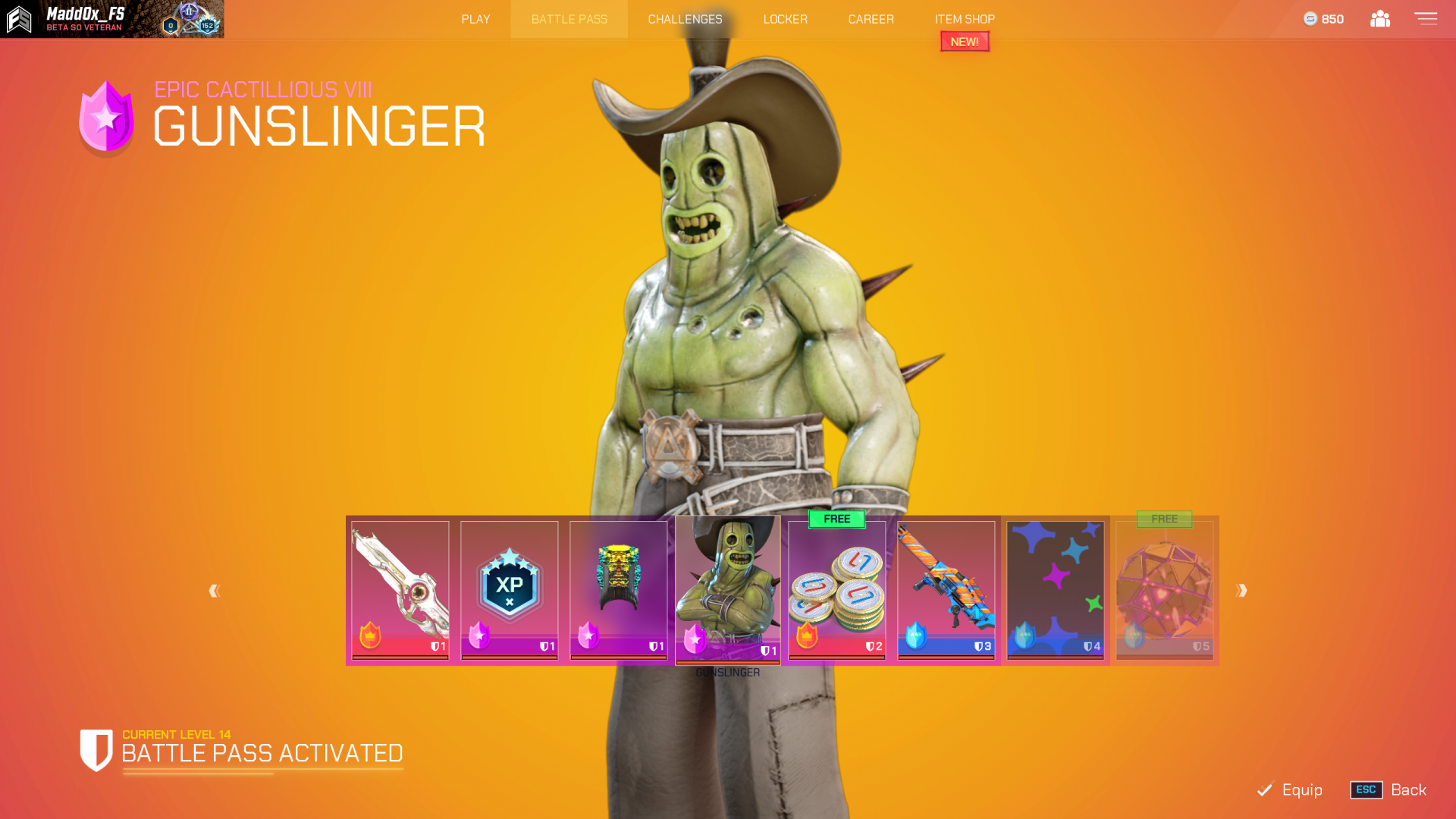Choose the colorful mask reward tile

[x=619, y=590]
